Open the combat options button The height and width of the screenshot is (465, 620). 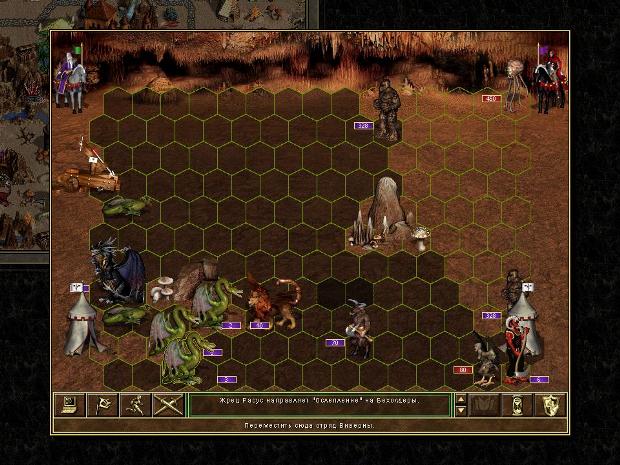point(70,405)
